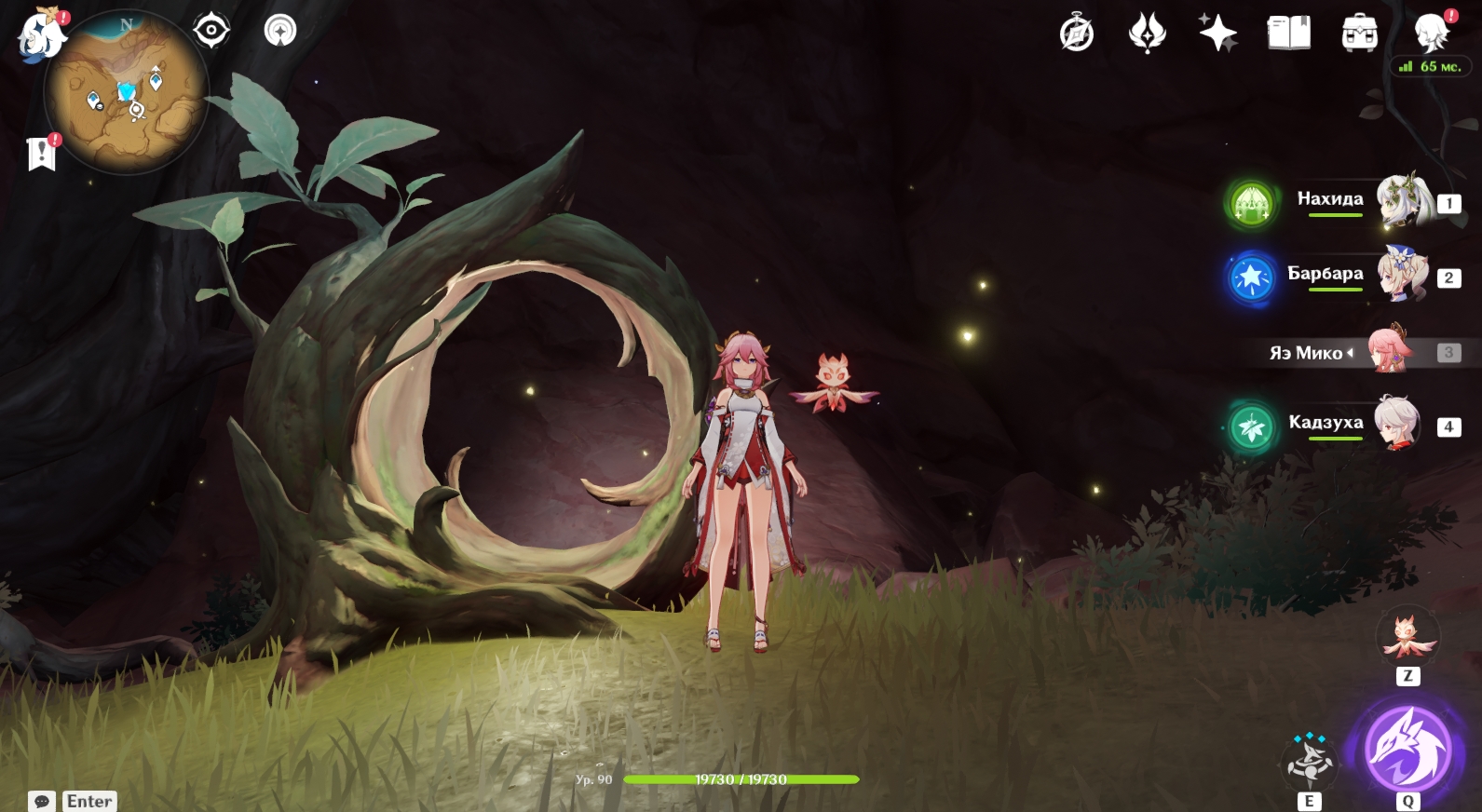This screenshot has height=812, width=1482.
Task: Switch to party member Нахида
Action: (x=1402, y=200)
